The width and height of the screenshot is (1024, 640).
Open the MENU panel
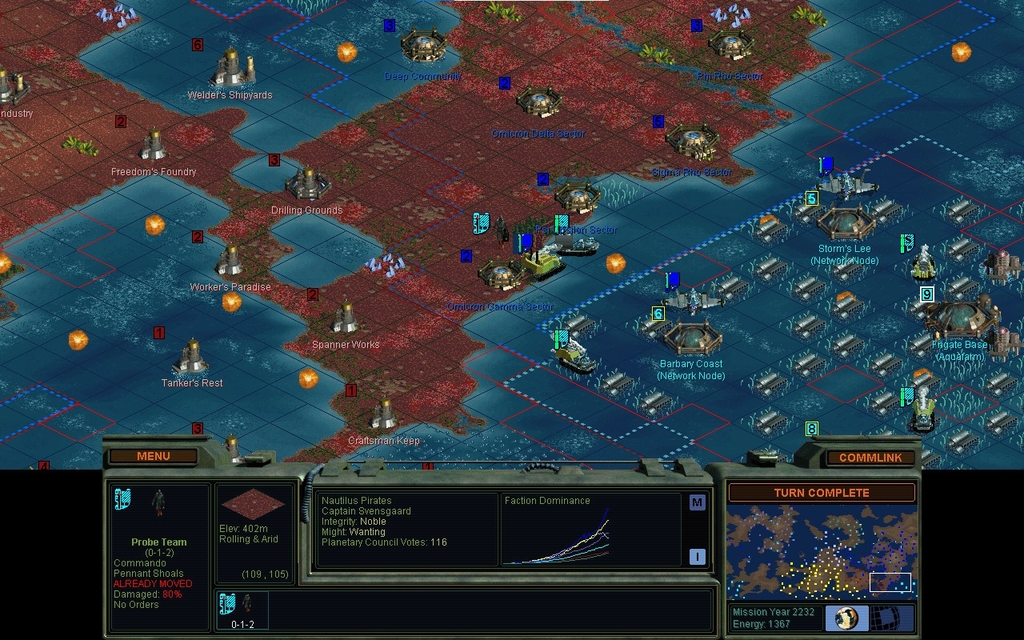pos(153,456)
